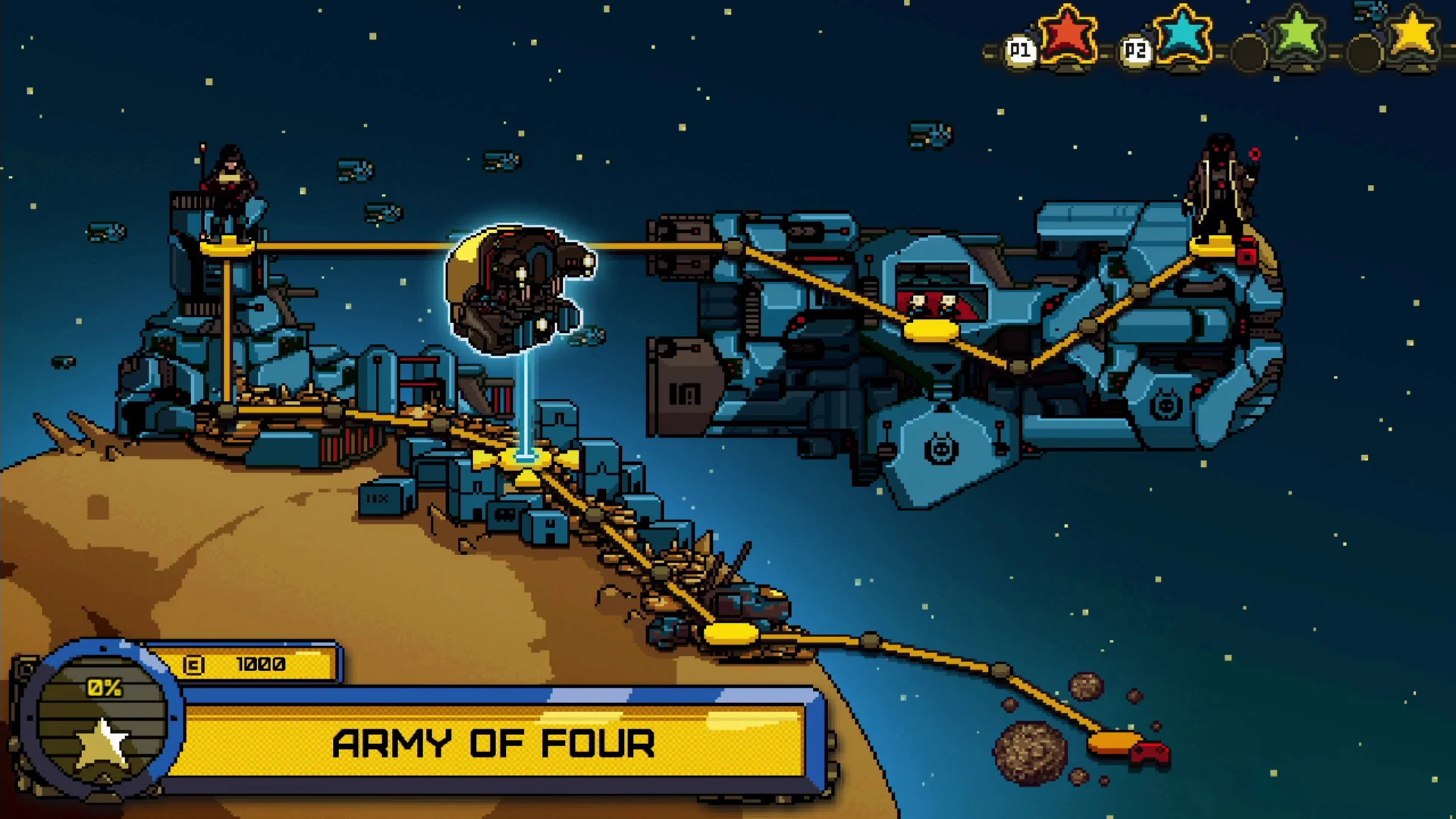The width and height of the screenshot is (1456, 819).
Task: Click the P1 label badge
Action: (1020, 50)
